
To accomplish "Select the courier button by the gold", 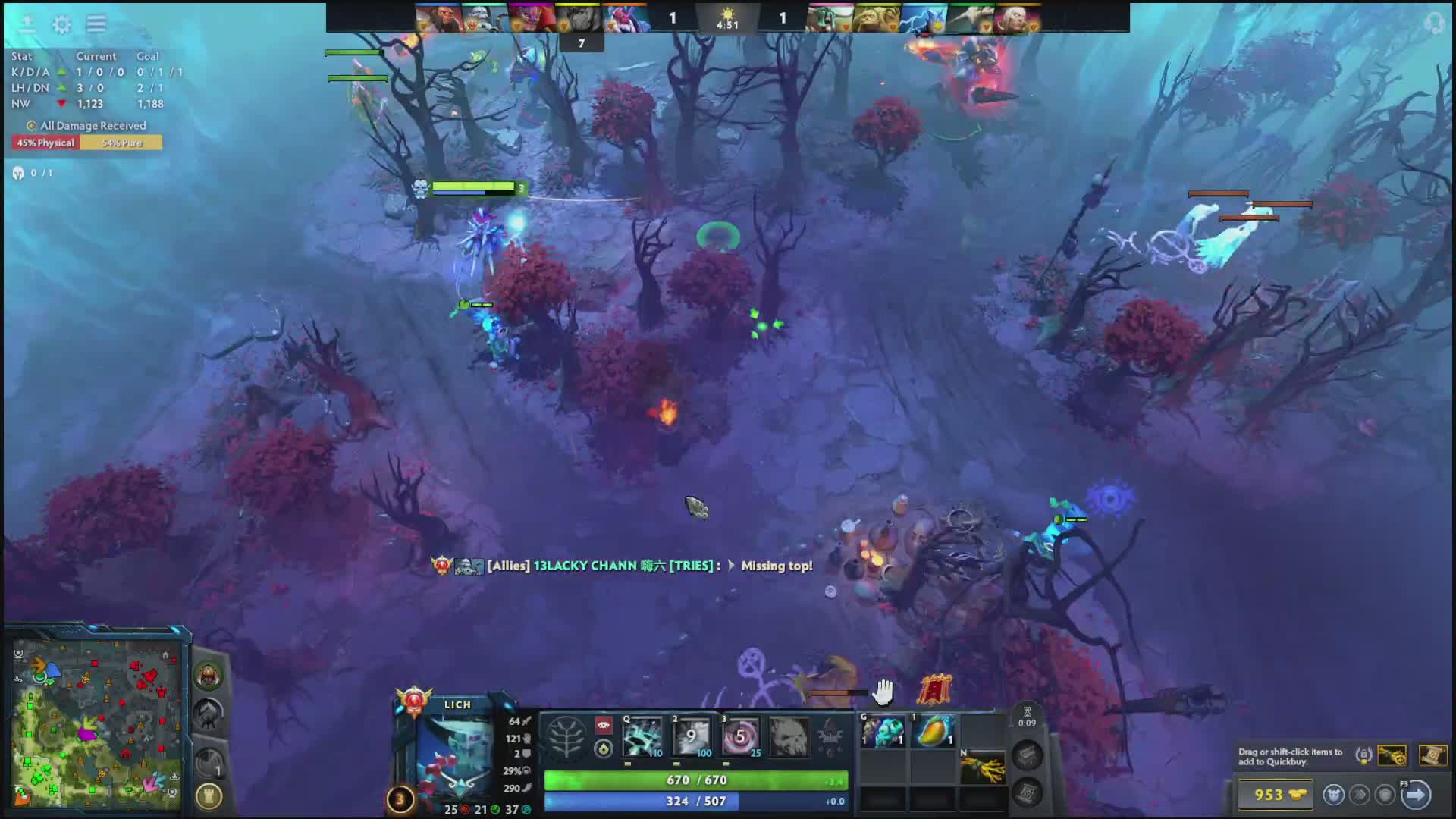I will (1333, 795).
